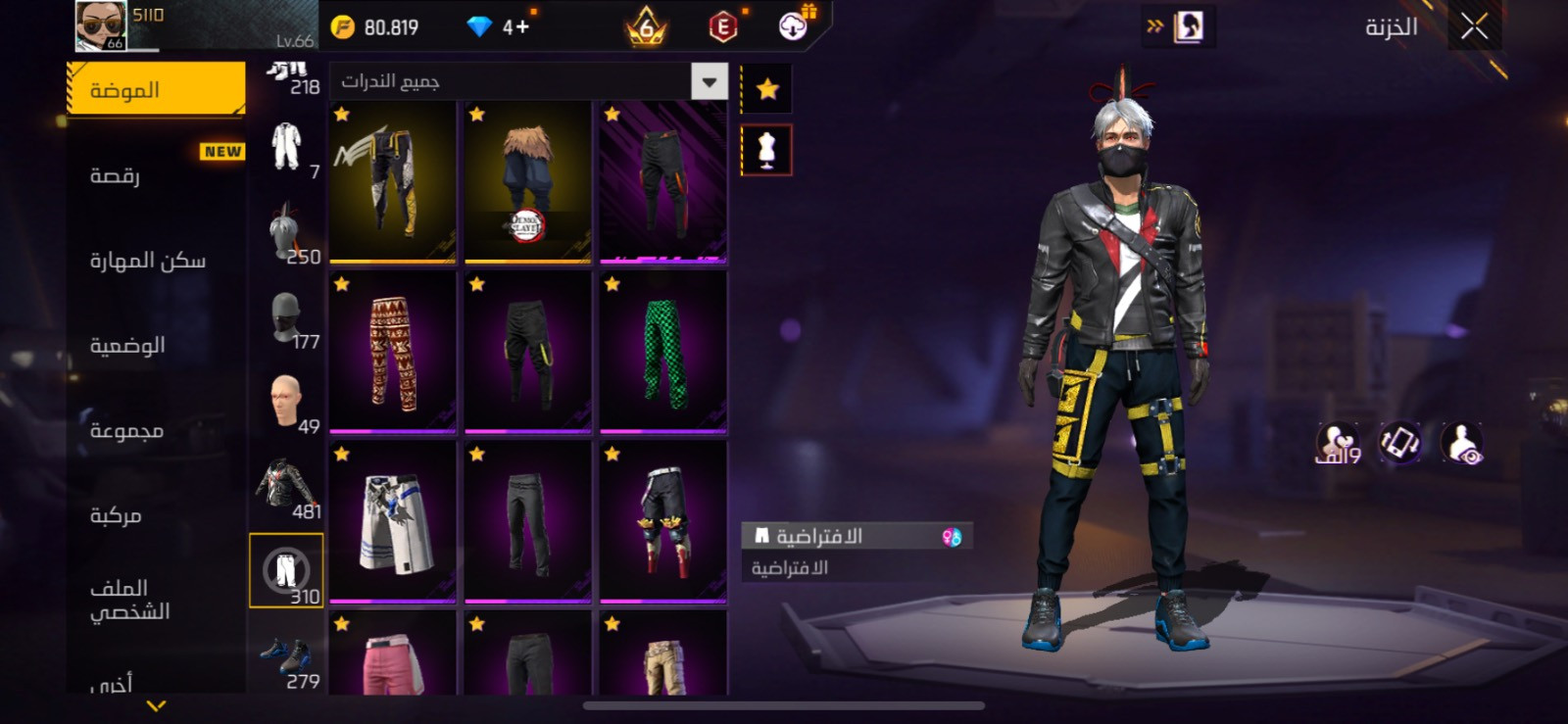
Task: Choose the red tribal-pattern pants
Action: (393, 353)
